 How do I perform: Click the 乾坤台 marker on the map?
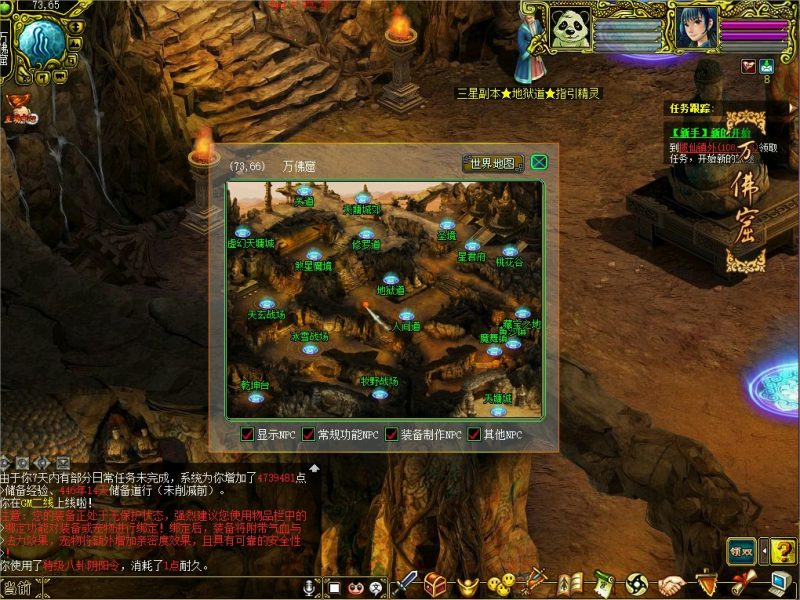[256, 396]
